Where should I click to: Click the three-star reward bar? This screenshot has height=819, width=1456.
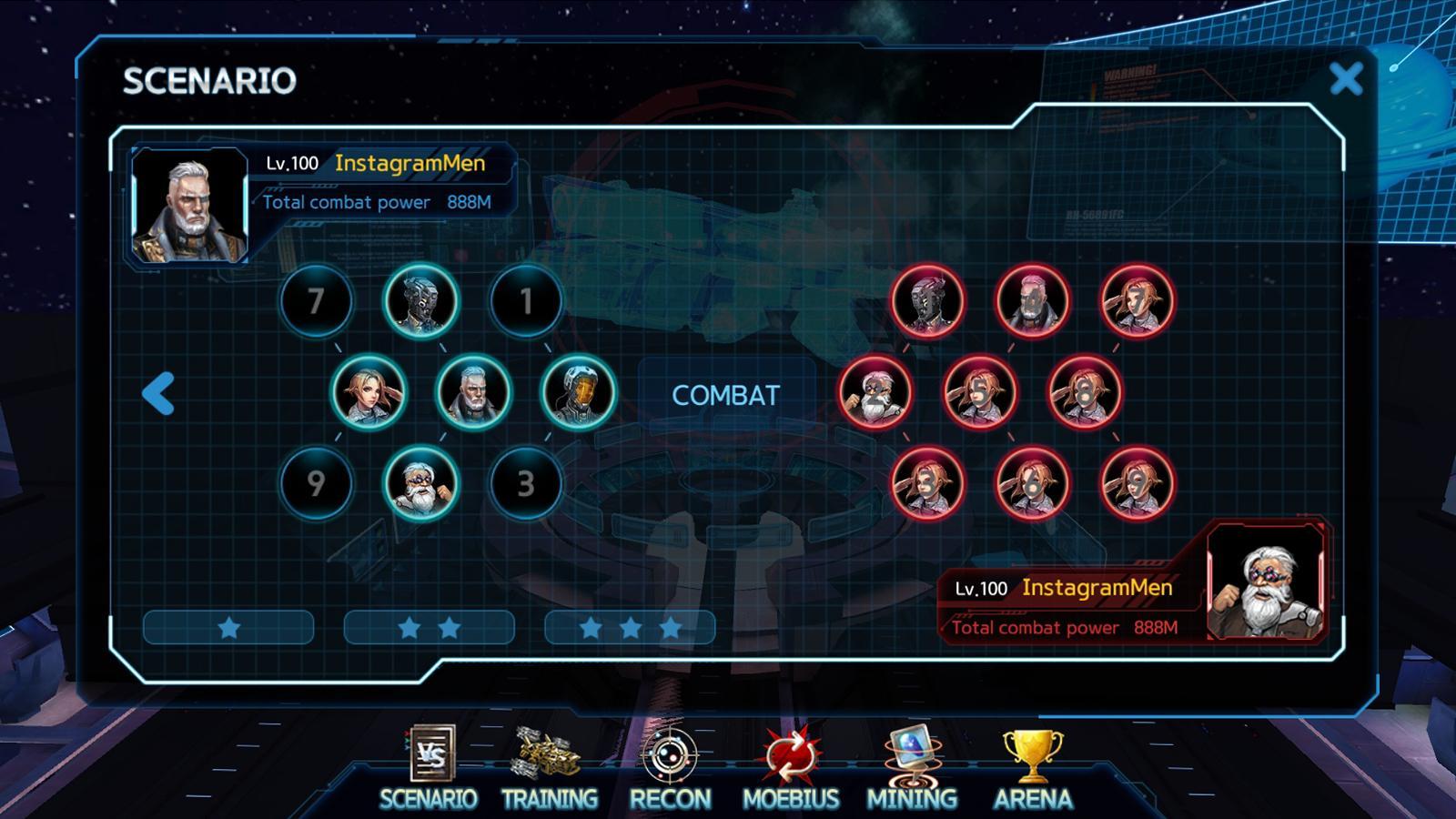[x=630, y=628]
